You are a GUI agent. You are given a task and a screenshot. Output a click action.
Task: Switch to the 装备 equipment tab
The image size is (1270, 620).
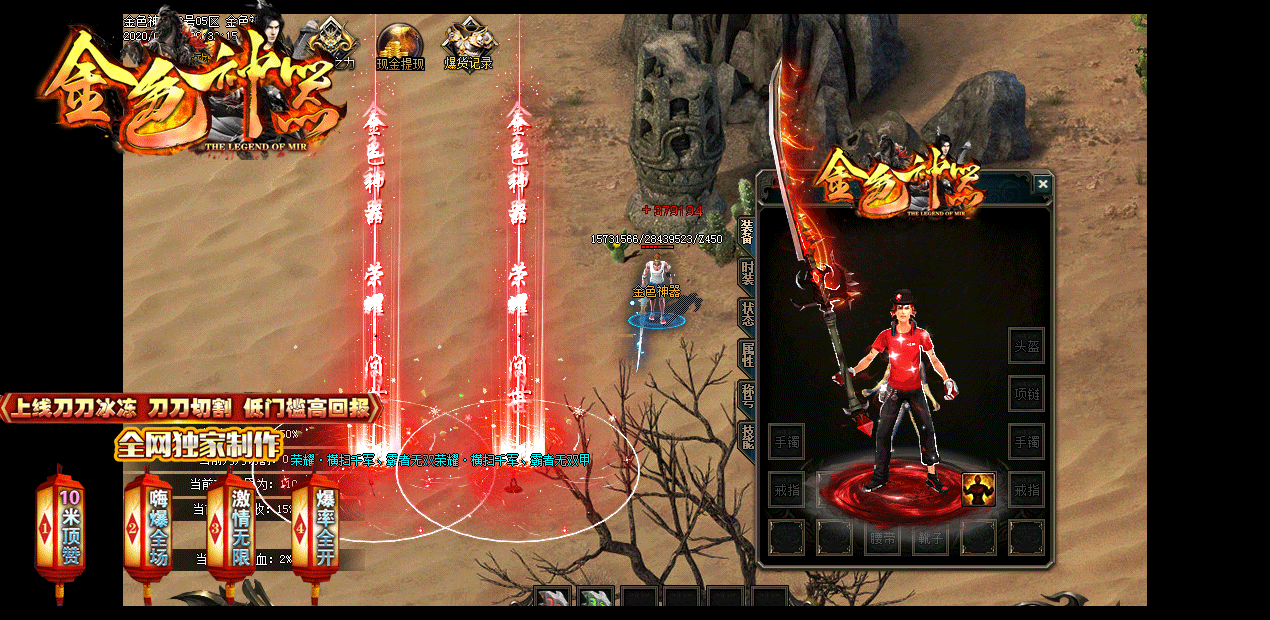click(746, 231)
